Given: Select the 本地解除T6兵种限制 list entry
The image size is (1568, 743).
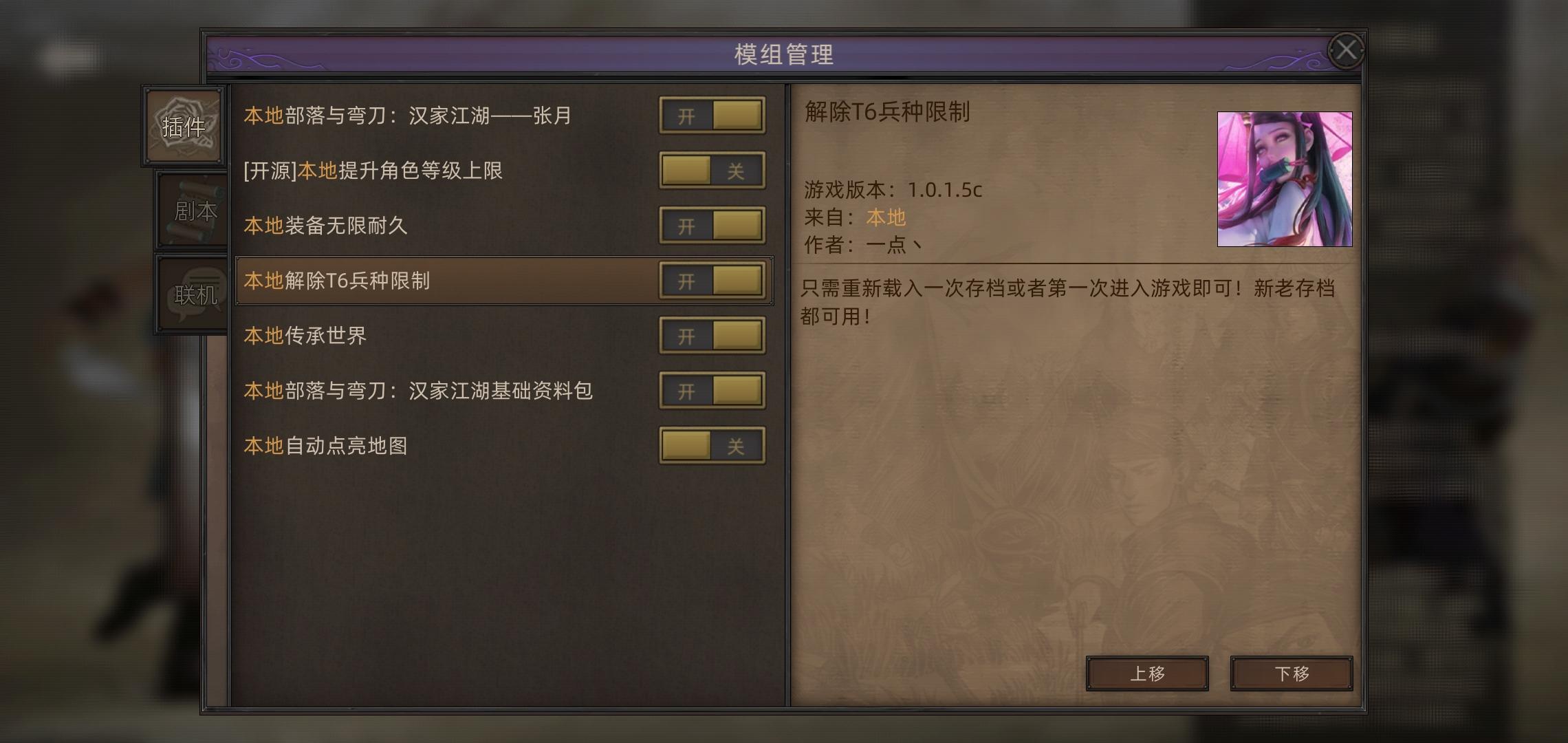Looking at the screenshot, I should pyautogui.click(x=413, y=281).
